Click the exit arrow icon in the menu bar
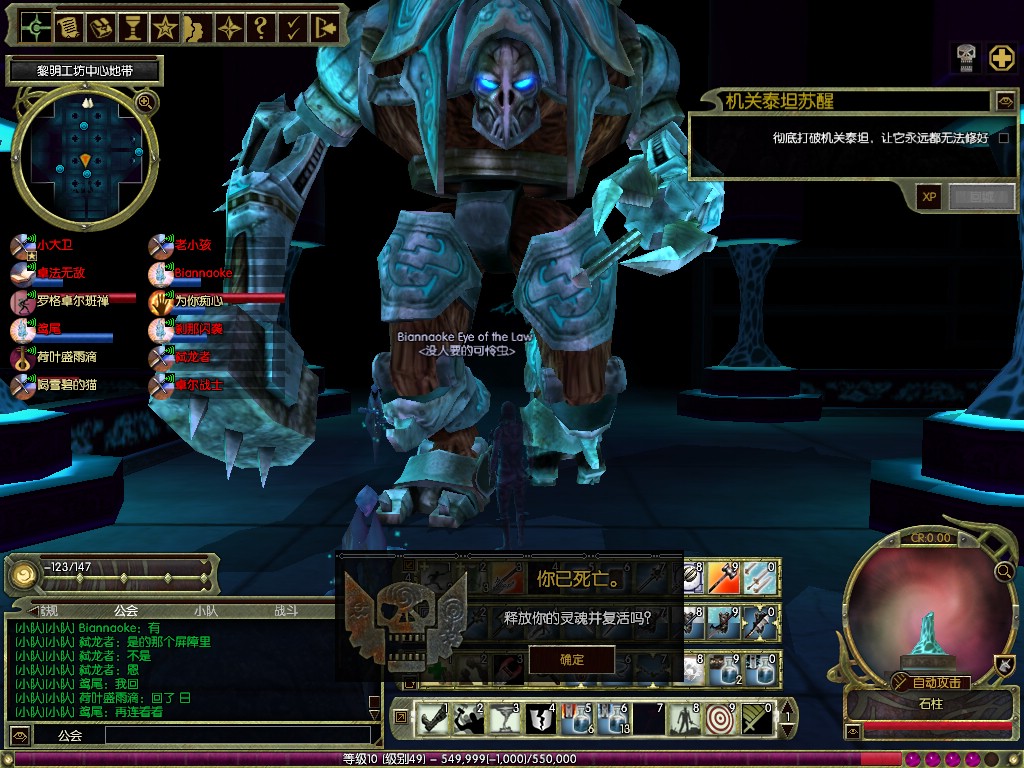 [x=324, y=27]
